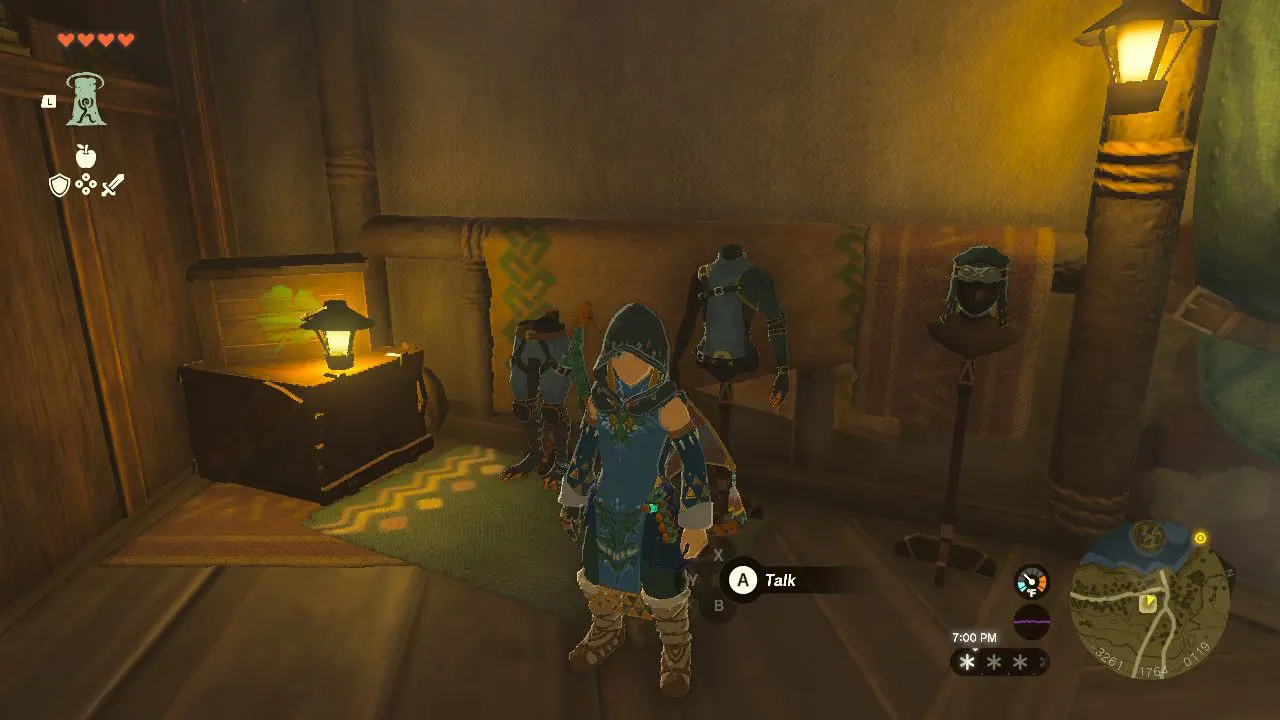This screenshot has height=720, width=1280.
Task: Click the N compass indicator on the minimap
Action: 1229,572
